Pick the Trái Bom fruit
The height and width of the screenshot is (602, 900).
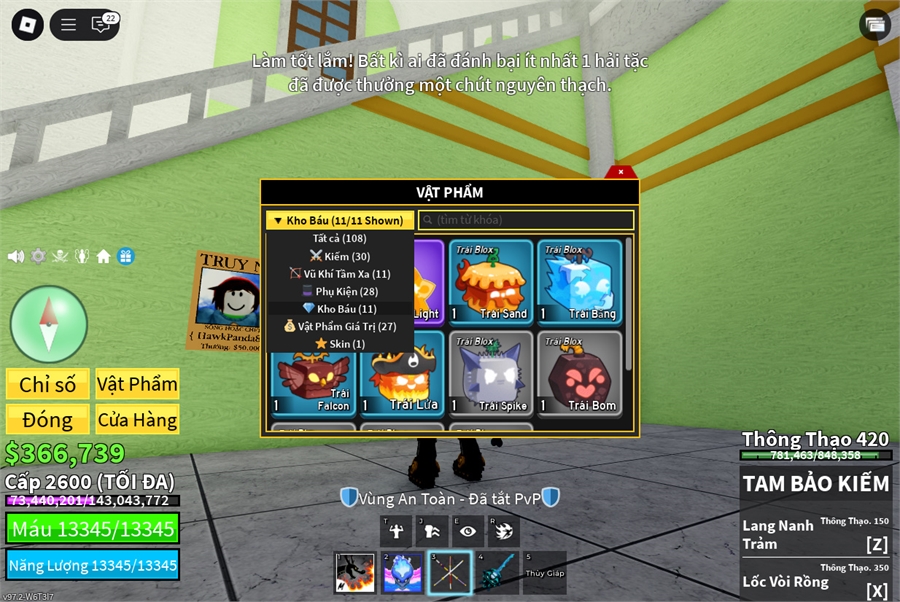580,373
